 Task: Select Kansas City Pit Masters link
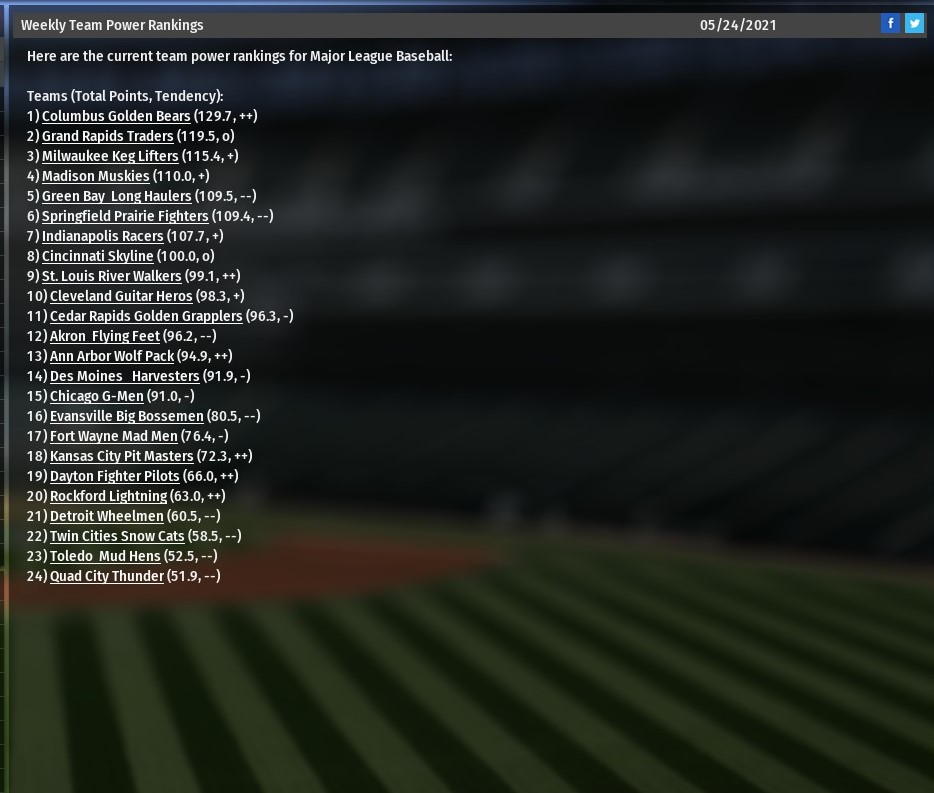click(122, 456)
